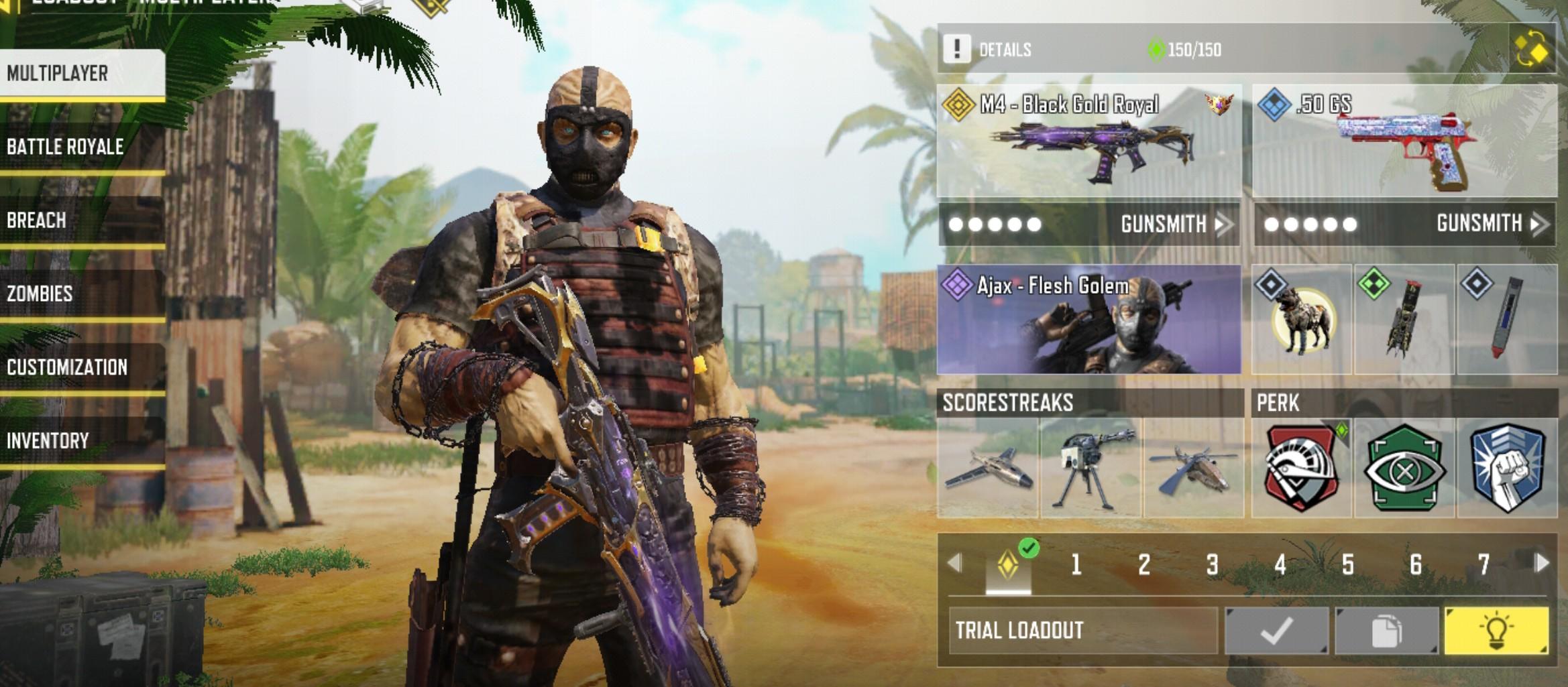Open the Battle Royale loadout tab
The image size is (1568, 687).
pyautogui.click(x=82, y=147)
